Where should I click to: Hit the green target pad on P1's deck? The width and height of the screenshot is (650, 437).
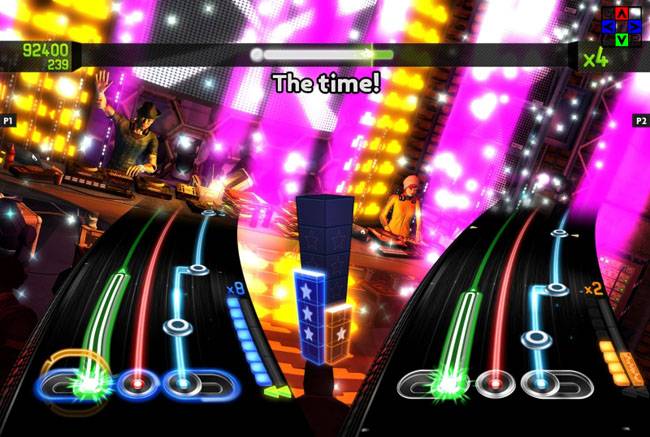coord(83,381)
